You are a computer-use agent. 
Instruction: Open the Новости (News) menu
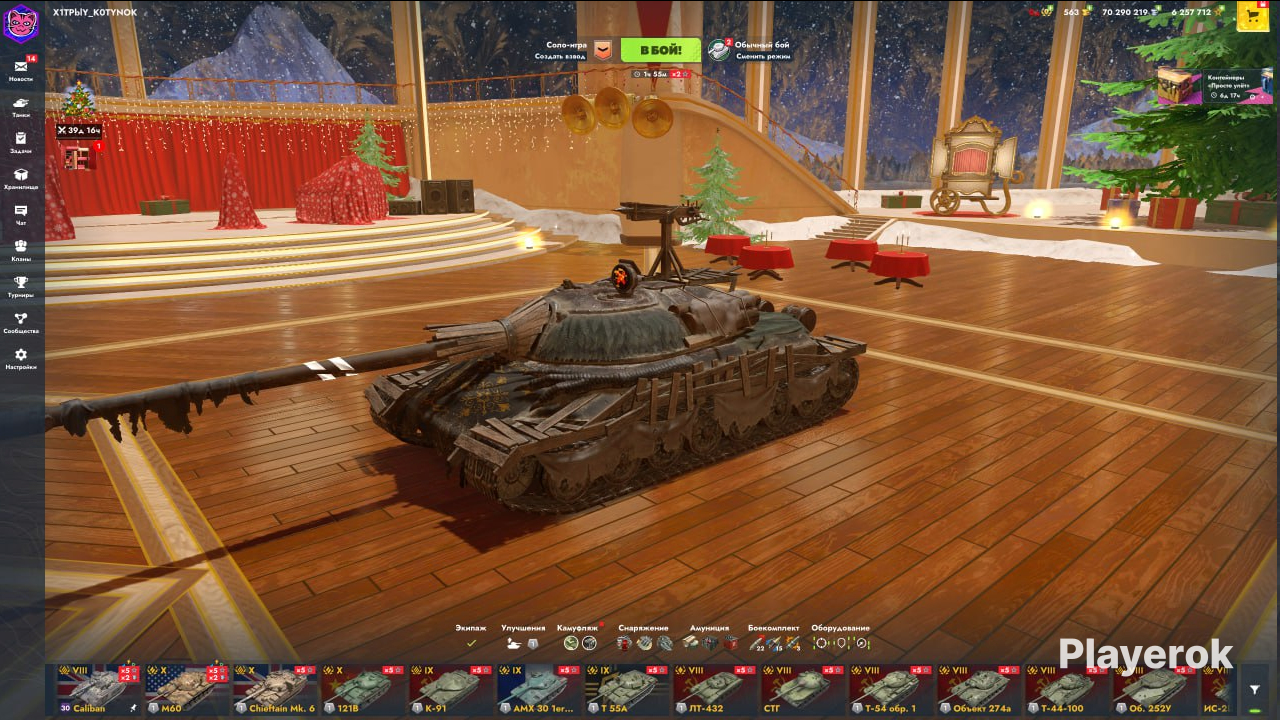pos(21,70)
